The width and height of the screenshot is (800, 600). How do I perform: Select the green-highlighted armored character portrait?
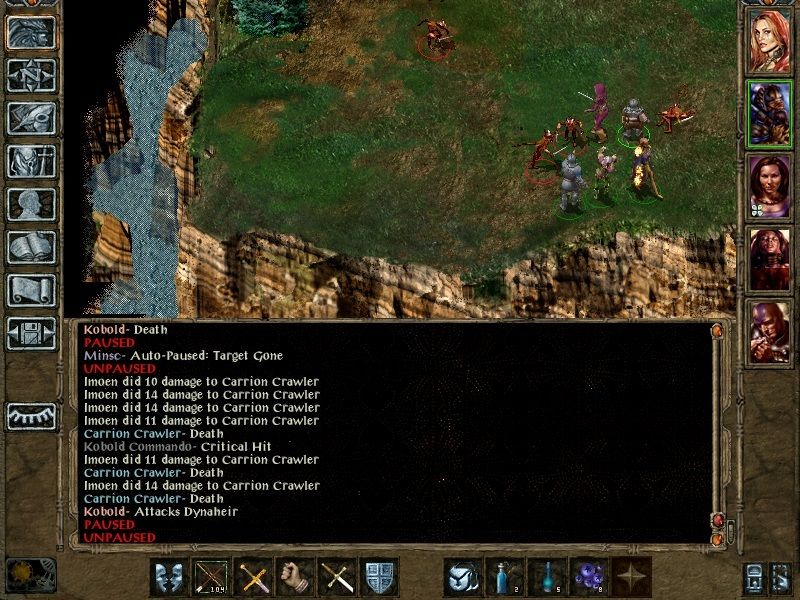[x=770, y=113]
